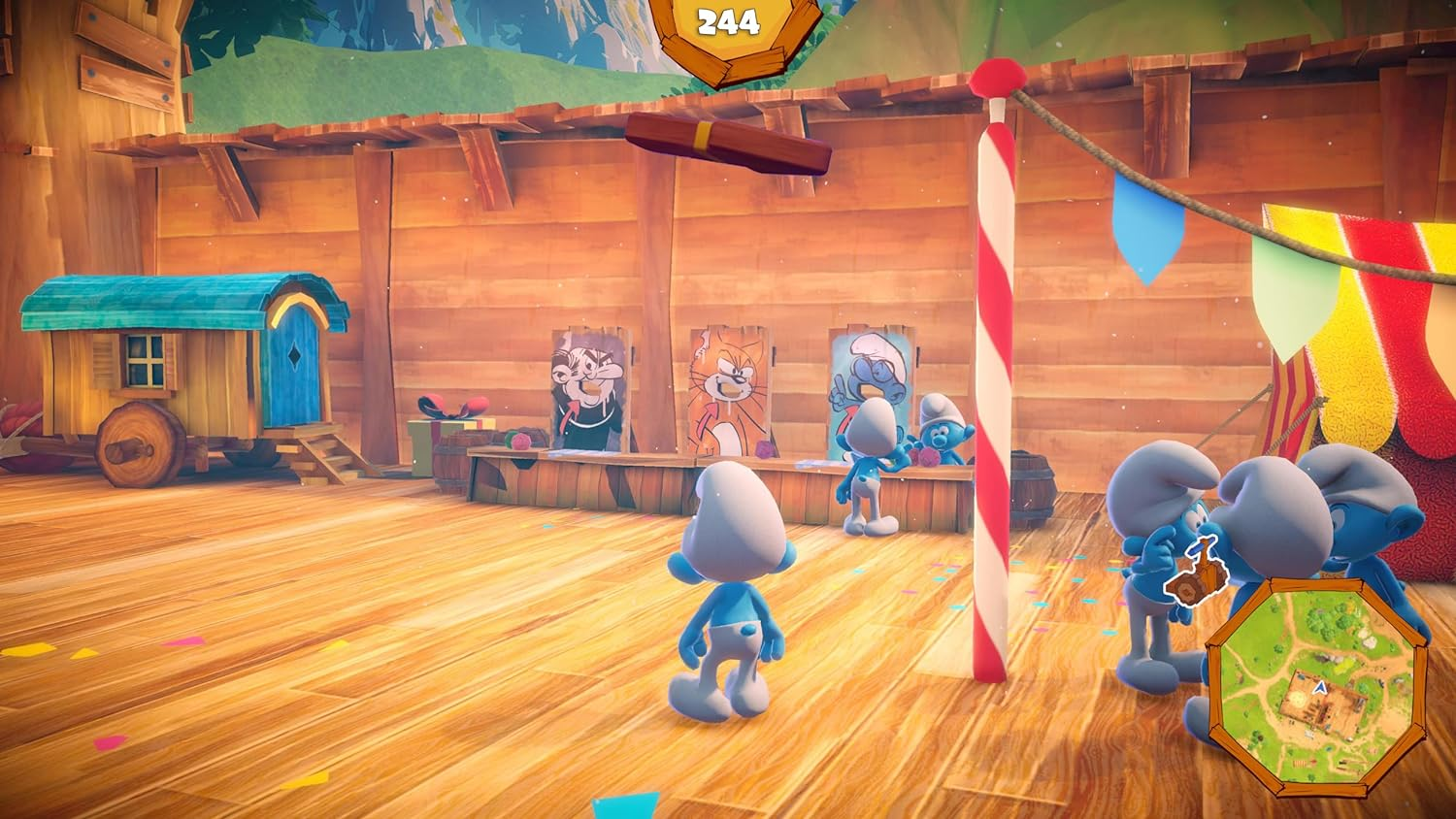Viewport: 1456px width, 819px height.
Task: Click the dynamite craft icon above the Smurf
Action: [1197, 570]
